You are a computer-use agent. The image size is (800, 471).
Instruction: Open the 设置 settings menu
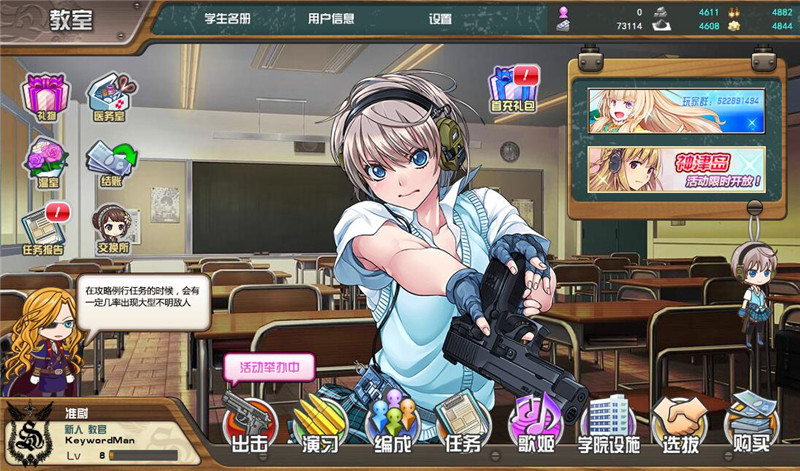440,18
